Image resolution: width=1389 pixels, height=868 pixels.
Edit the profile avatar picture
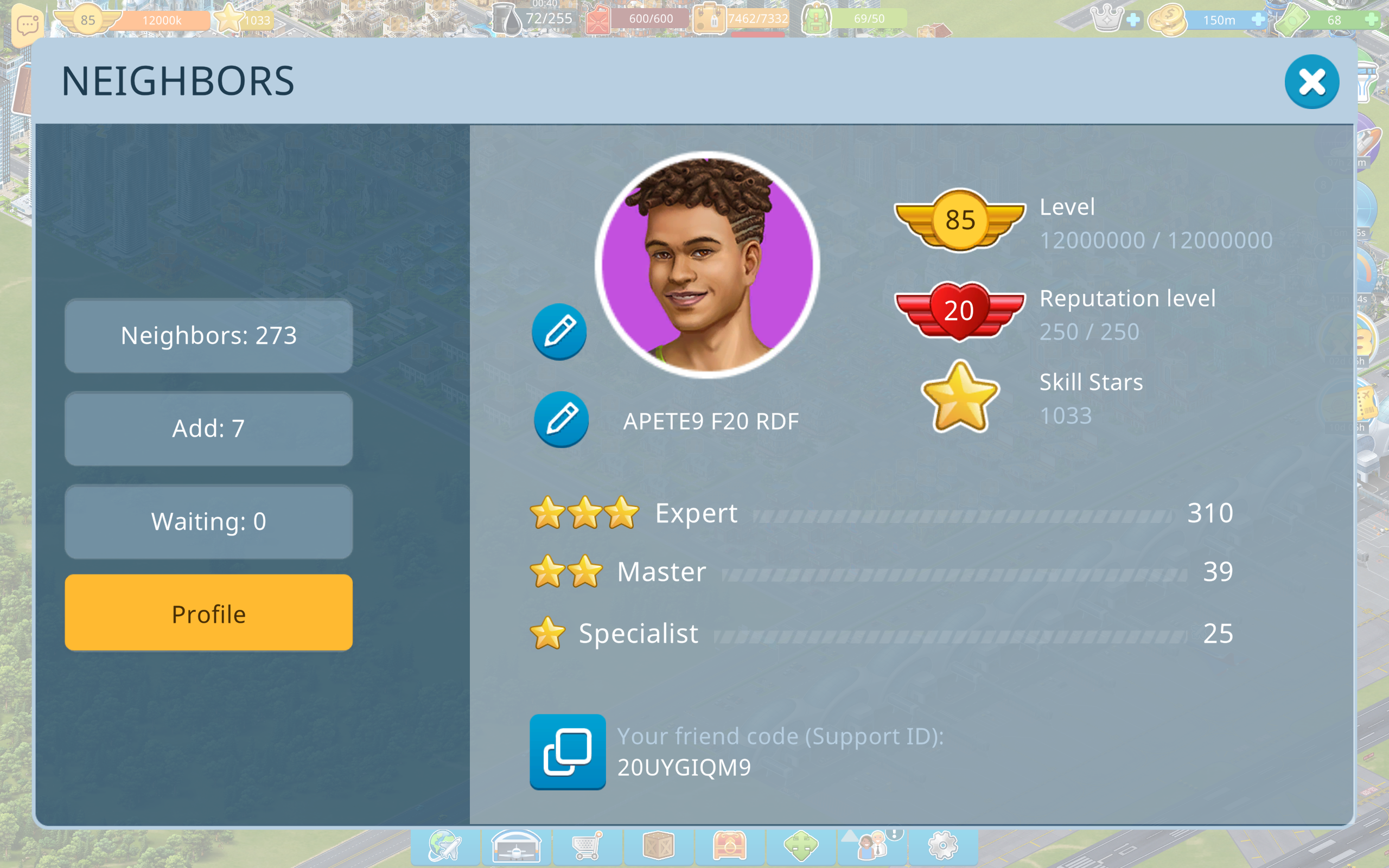[559, 332]
